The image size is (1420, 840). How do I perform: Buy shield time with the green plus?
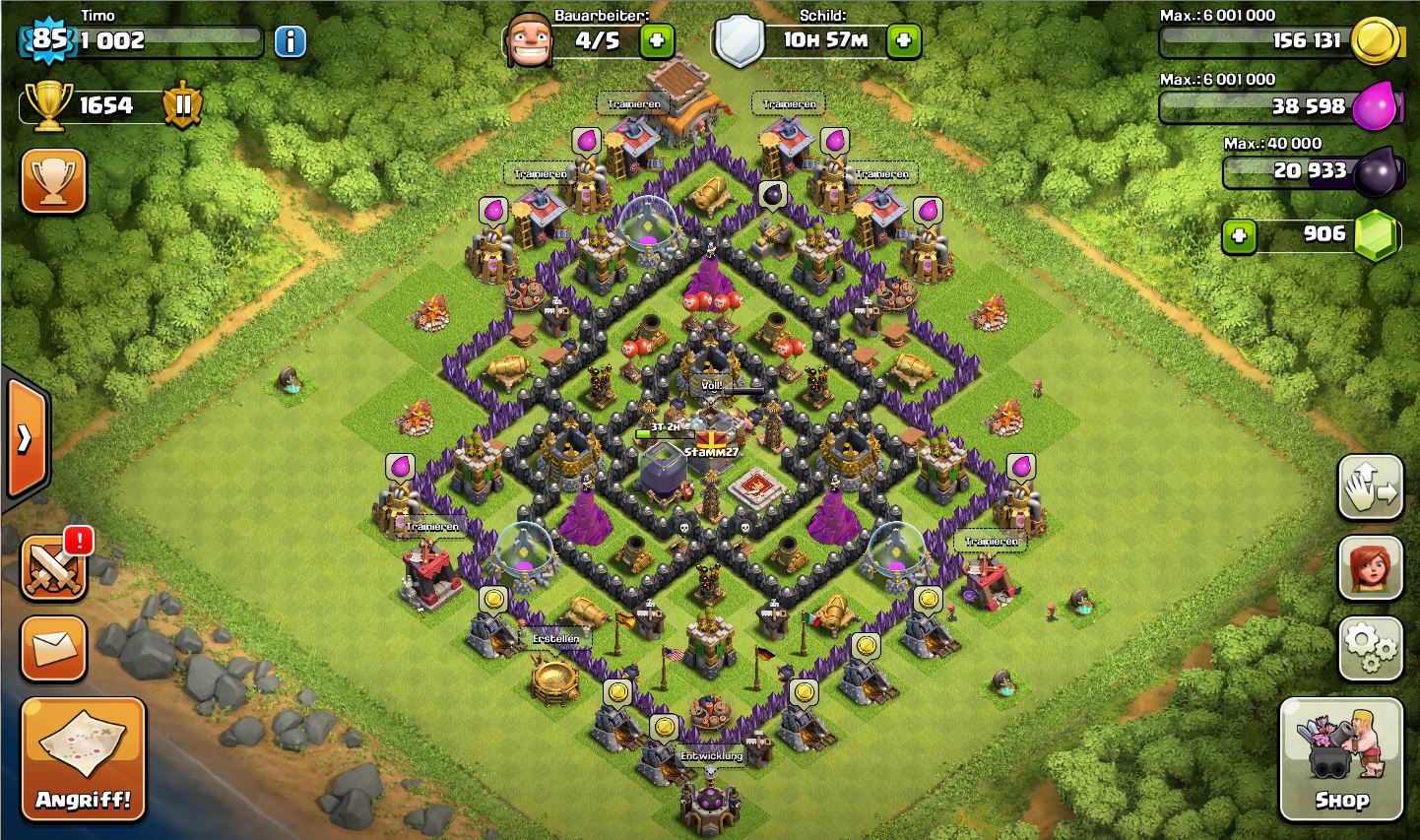coord(903,41)
